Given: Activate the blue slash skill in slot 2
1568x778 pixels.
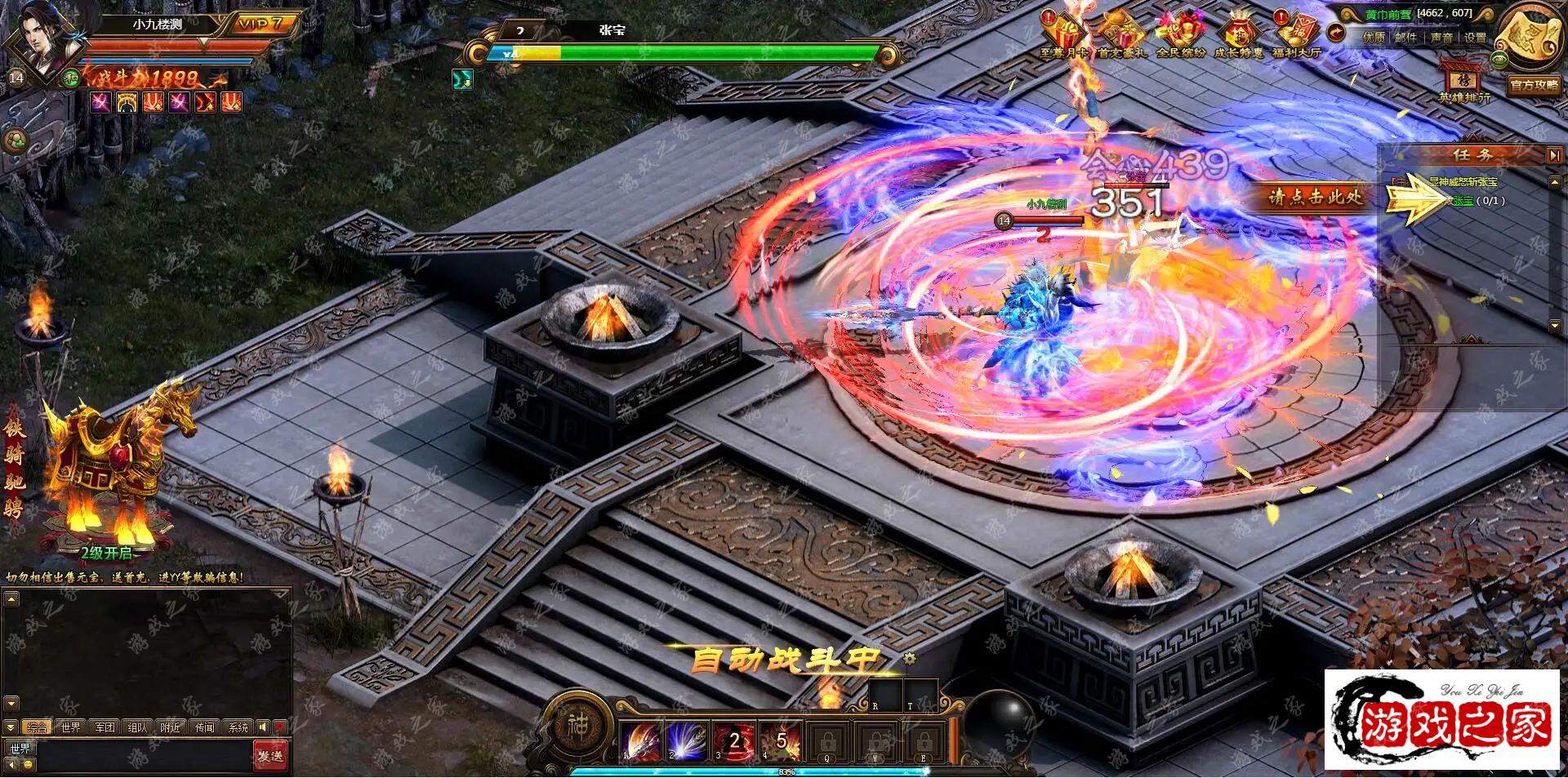Looking at the screenshot, I should 688,741.
